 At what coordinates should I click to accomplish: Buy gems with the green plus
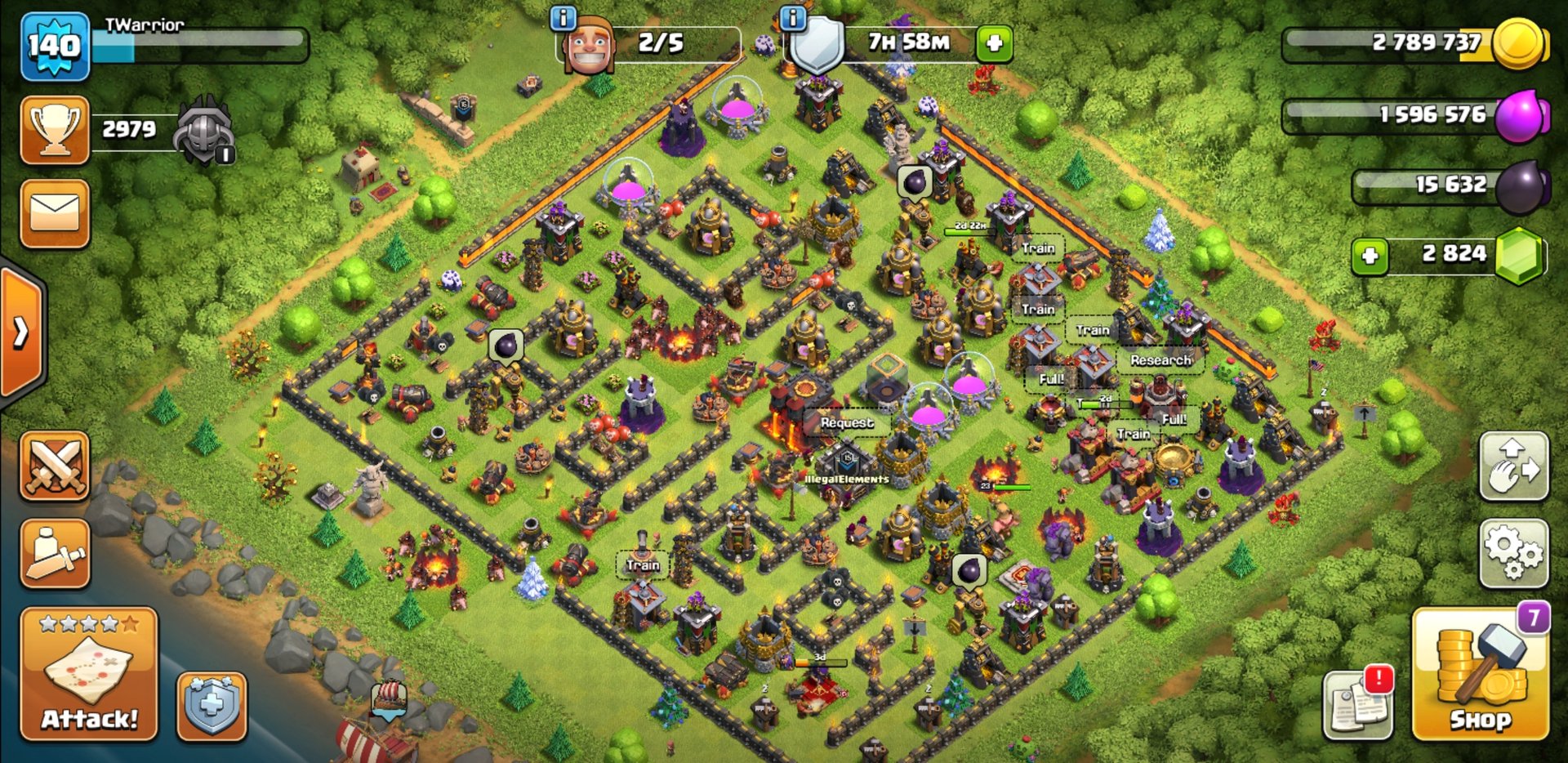[1370, 256]
